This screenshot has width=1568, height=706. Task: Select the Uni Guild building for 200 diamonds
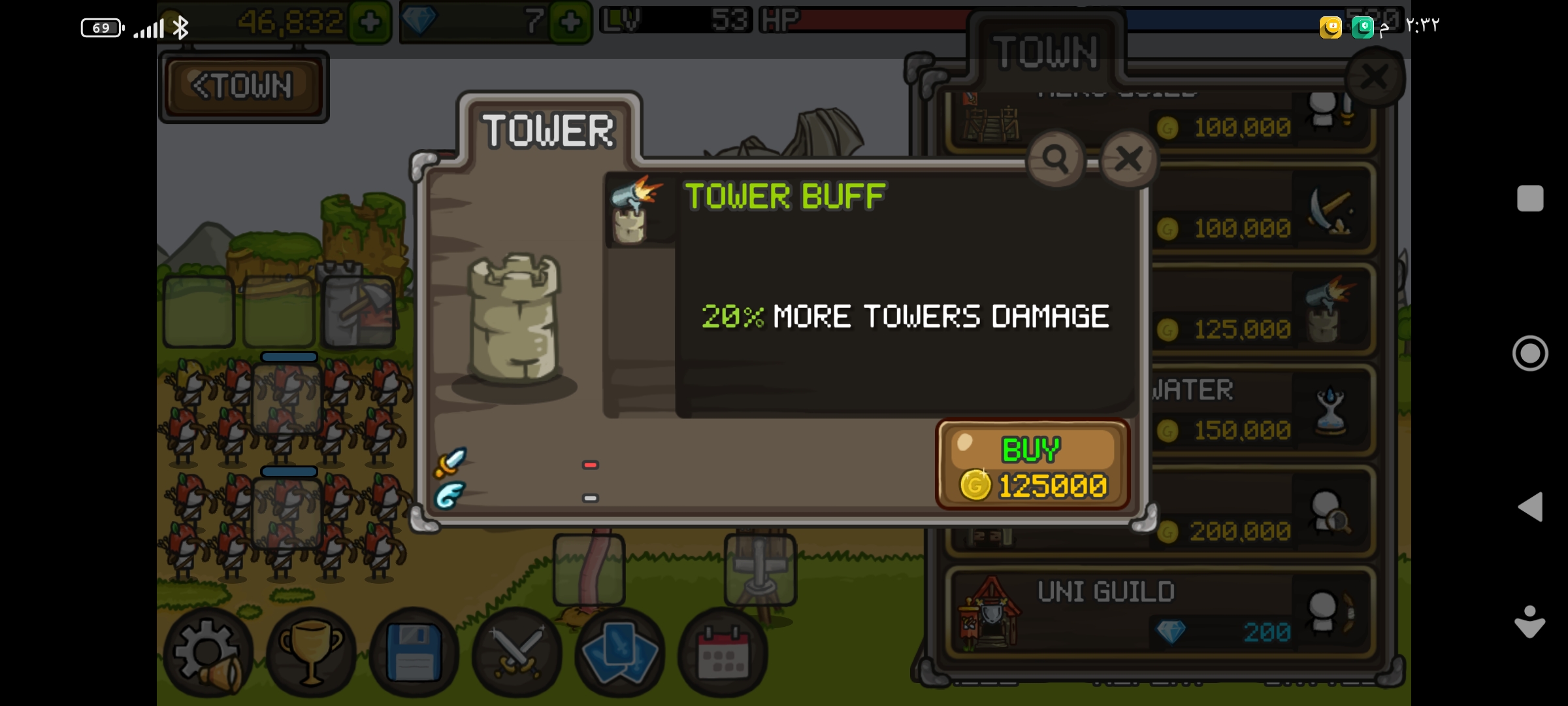point(1160,613)
